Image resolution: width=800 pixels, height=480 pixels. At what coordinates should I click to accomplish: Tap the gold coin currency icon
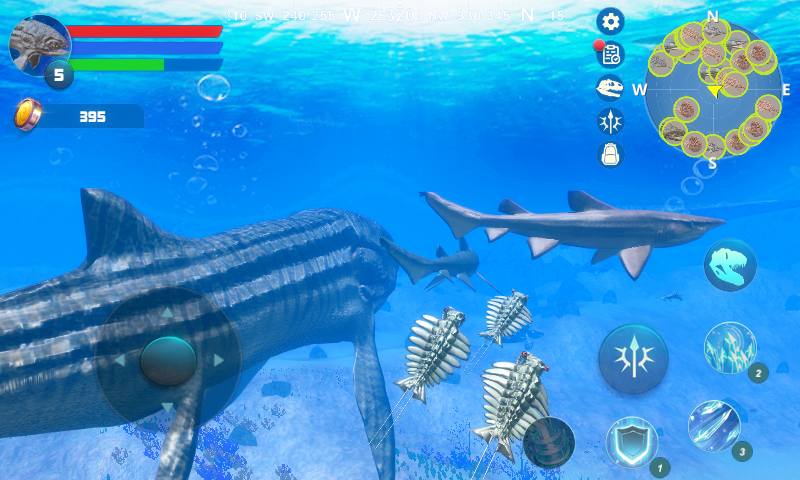tap(28, 115)
